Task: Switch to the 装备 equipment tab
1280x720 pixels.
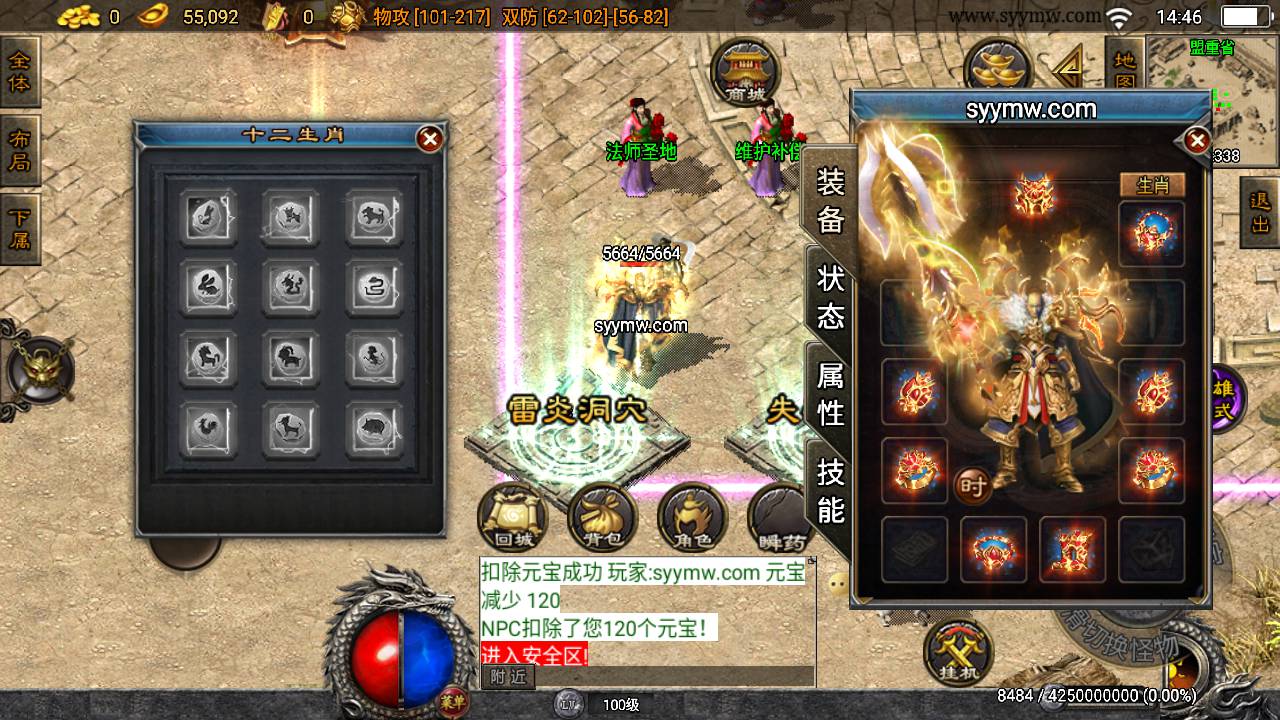Action: (831, 201)
